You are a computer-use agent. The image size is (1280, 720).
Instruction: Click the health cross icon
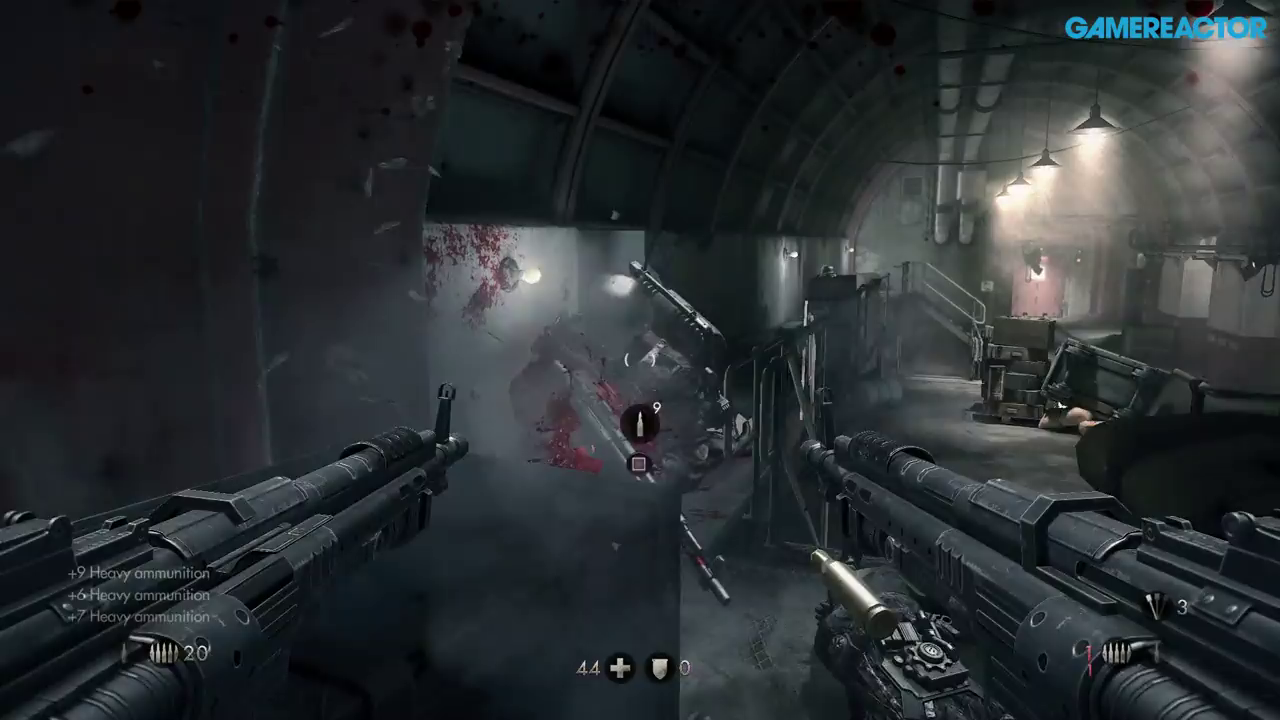(620, 668)
